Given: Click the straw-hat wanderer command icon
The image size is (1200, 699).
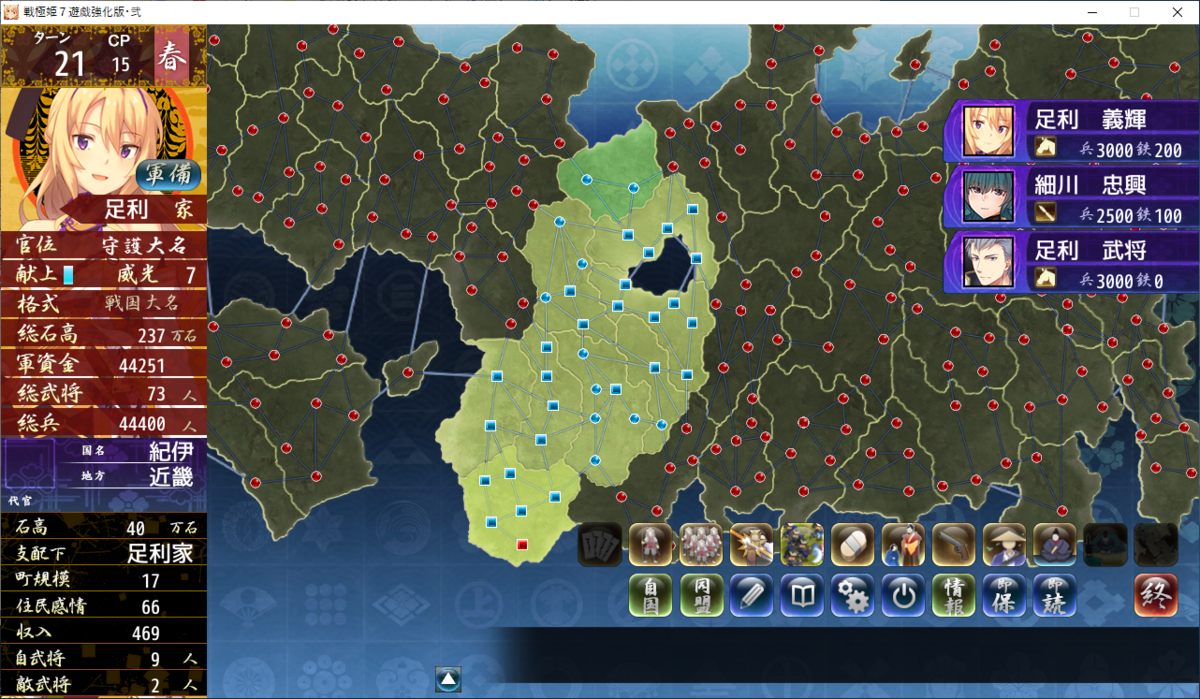Looking at the screenshot, I should click(1004, 545).
